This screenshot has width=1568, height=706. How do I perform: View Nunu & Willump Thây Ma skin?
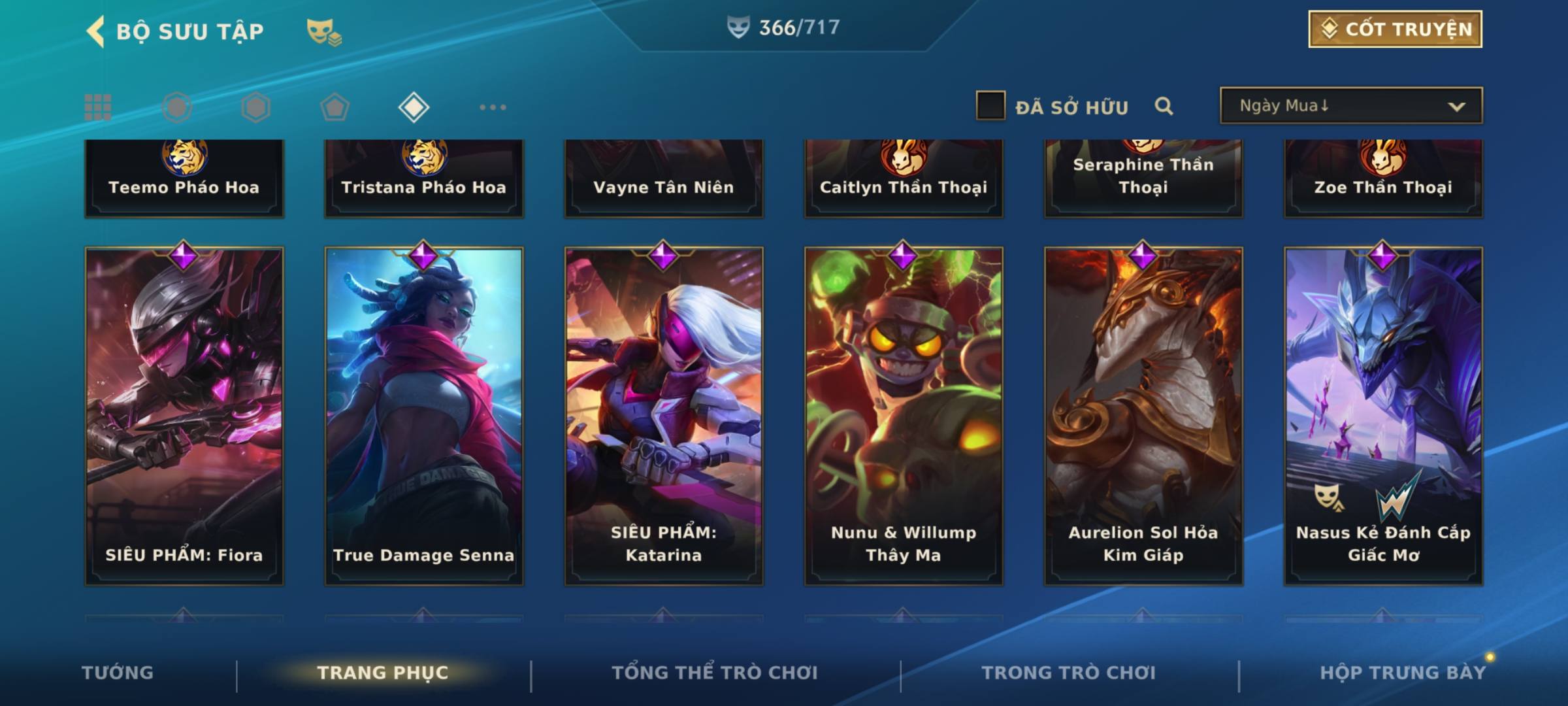coord(904,416)
